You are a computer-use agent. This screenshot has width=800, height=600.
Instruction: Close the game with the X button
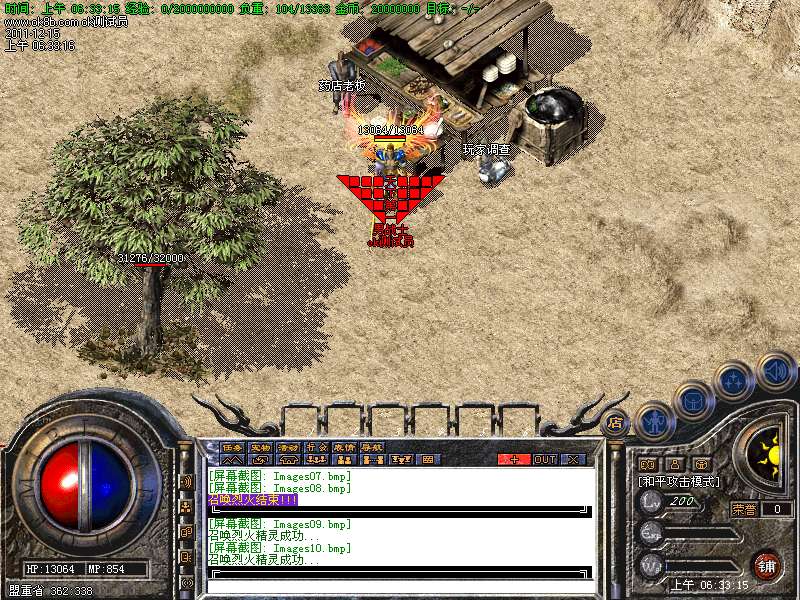pyautogui.click(x=573, y=459)
